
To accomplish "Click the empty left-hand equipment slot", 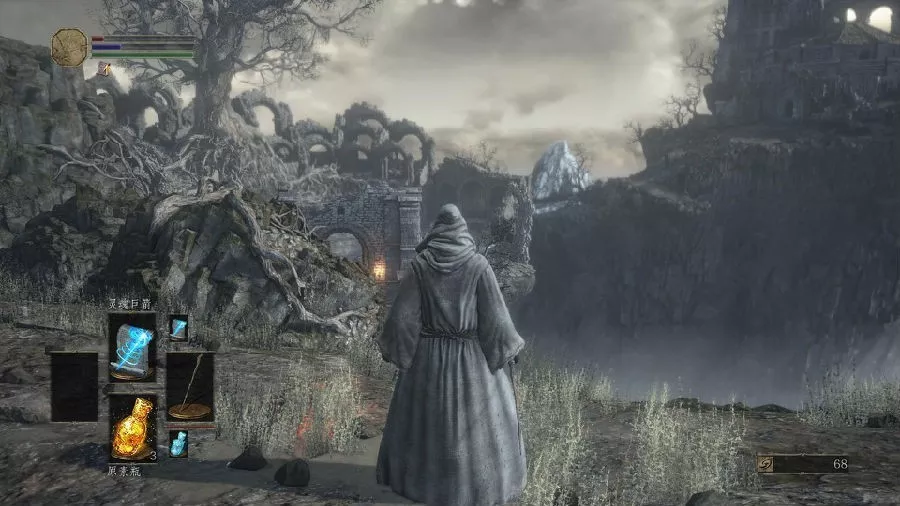I will (75, 386).
